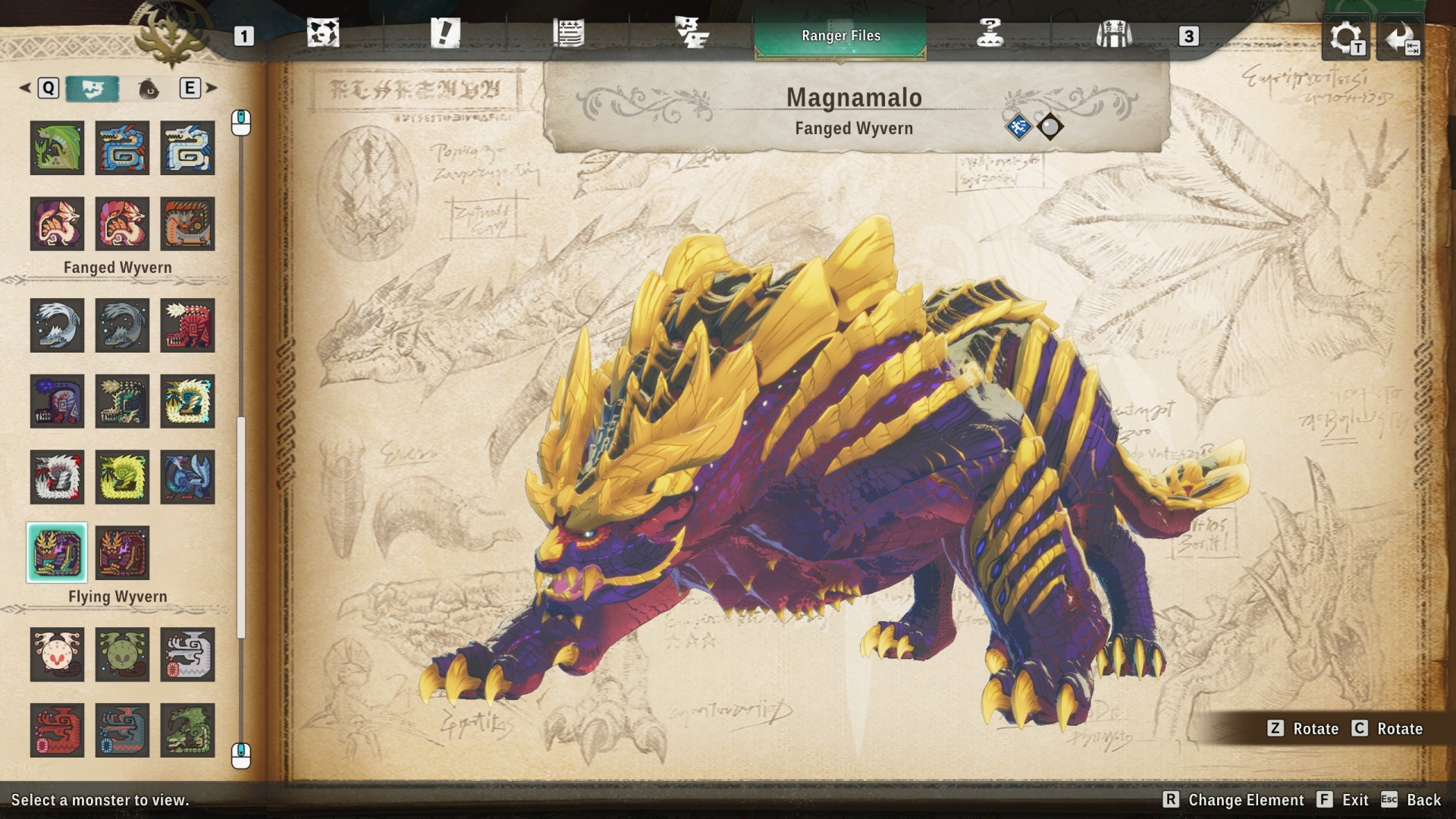Select the question-mark monster icon in the top bar

point(990,33)
